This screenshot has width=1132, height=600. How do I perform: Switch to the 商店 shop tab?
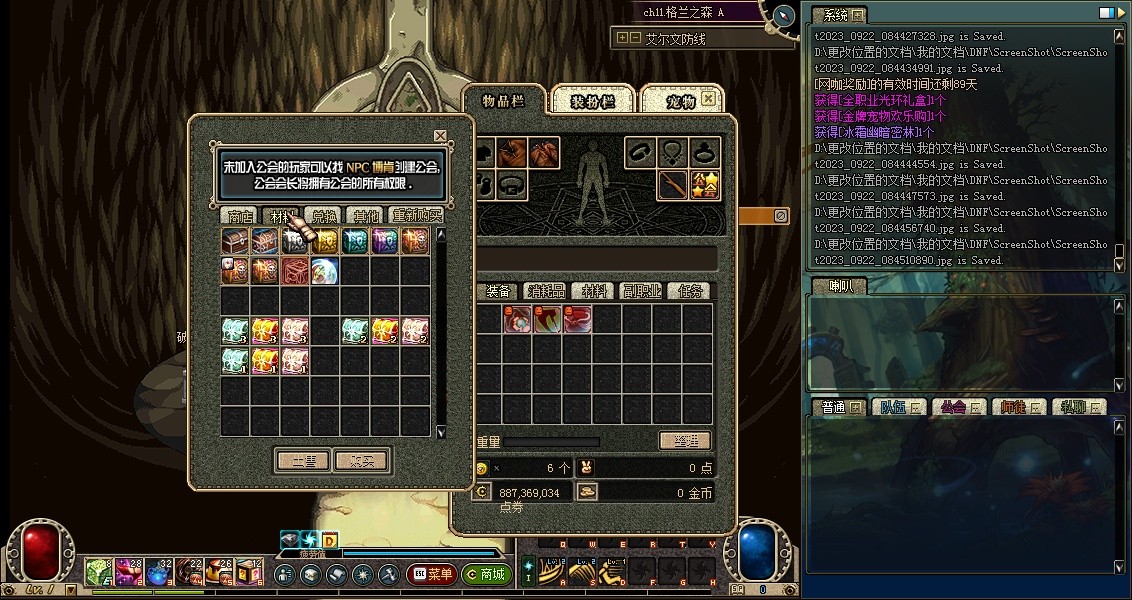point(240,216)
